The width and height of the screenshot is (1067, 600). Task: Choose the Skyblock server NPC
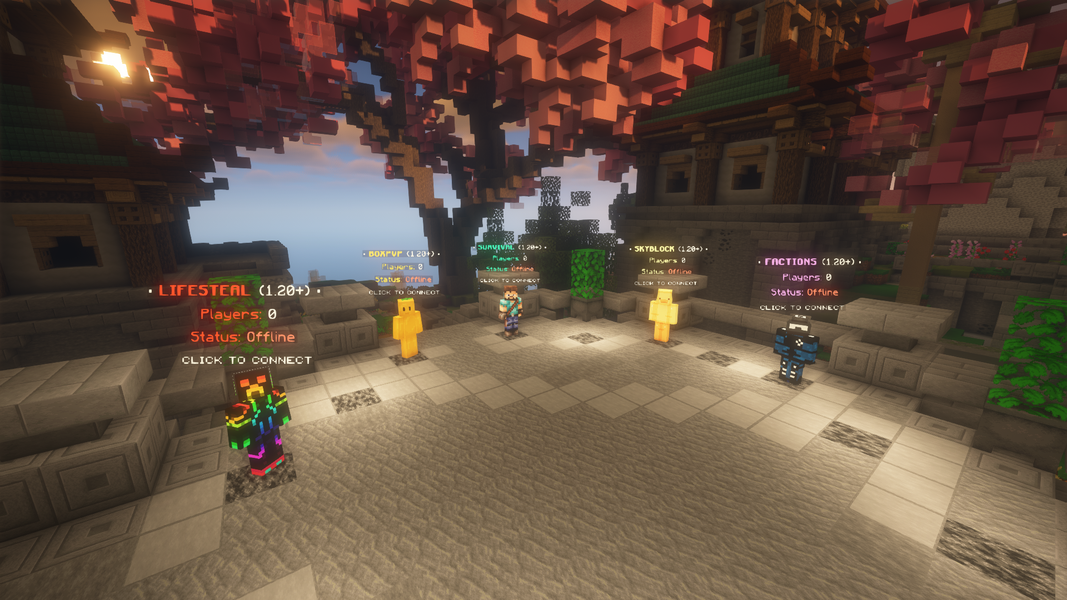click(x=663, y=317)
